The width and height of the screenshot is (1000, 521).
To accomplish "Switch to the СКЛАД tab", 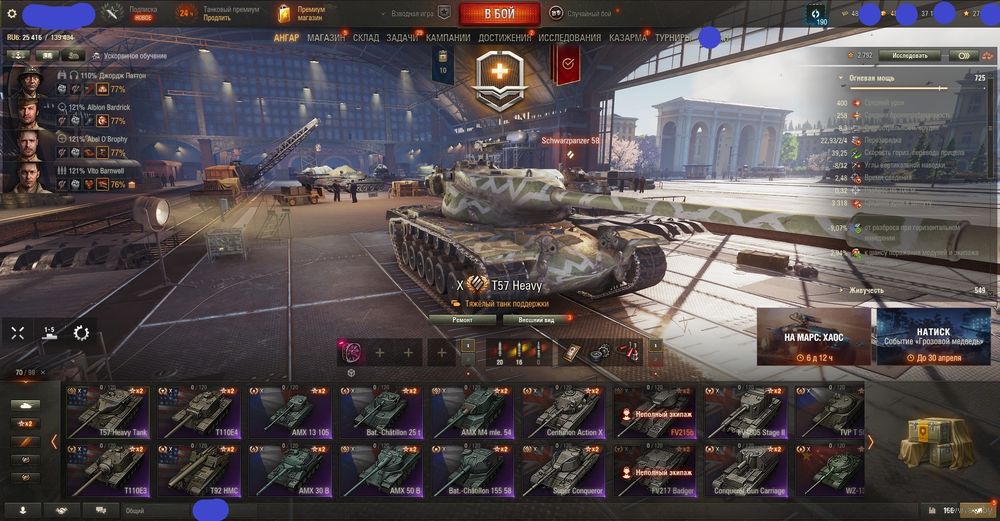I will [366, 38].
